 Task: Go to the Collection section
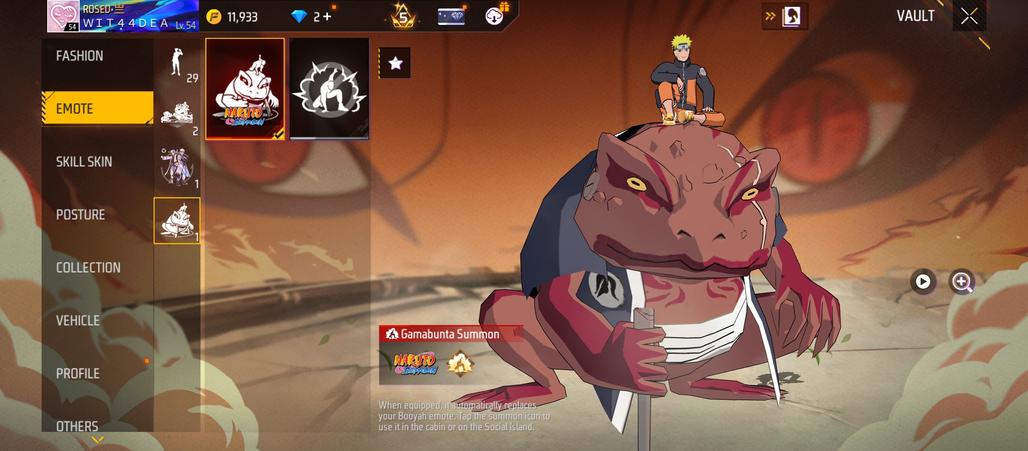click(88, 268)
